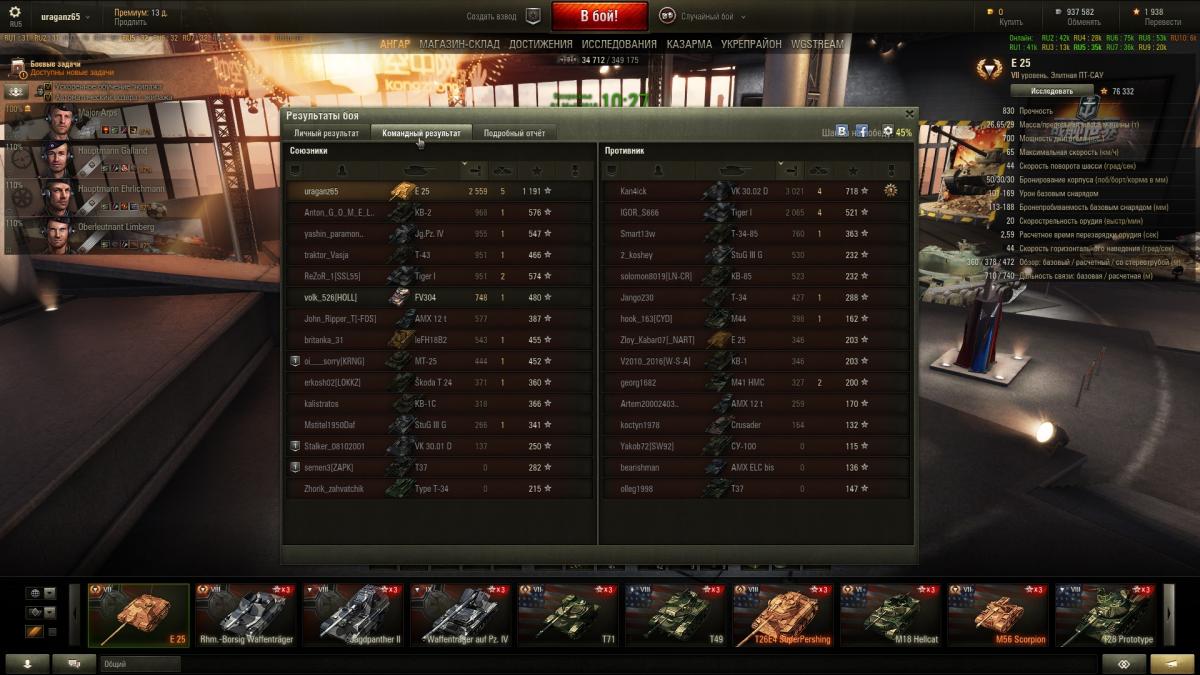The width and height of the screenshot is (1200, 675).
Task: Open the КАЗАРМА barracks
Action: point(689,44)
